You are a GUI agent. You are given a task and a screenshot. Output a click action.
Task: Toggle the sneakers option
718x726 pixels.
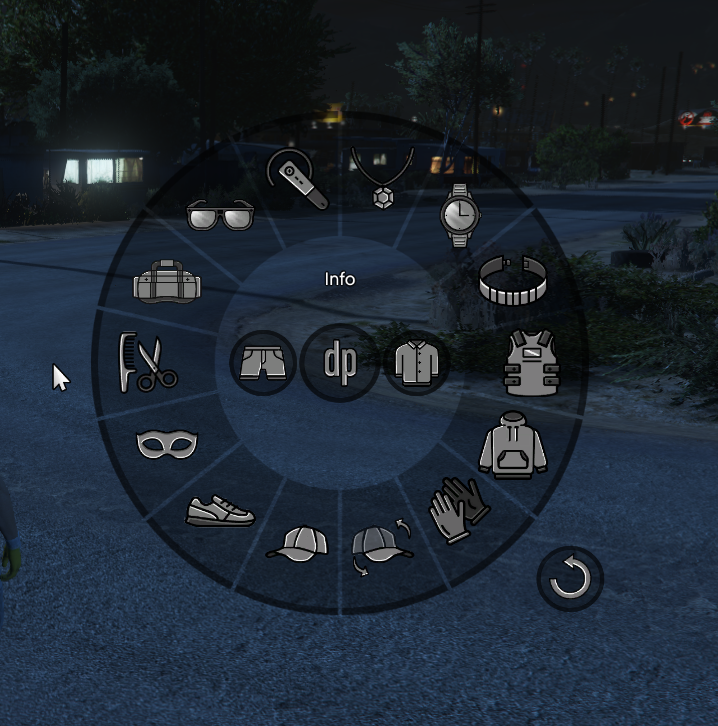coord(220,511)
